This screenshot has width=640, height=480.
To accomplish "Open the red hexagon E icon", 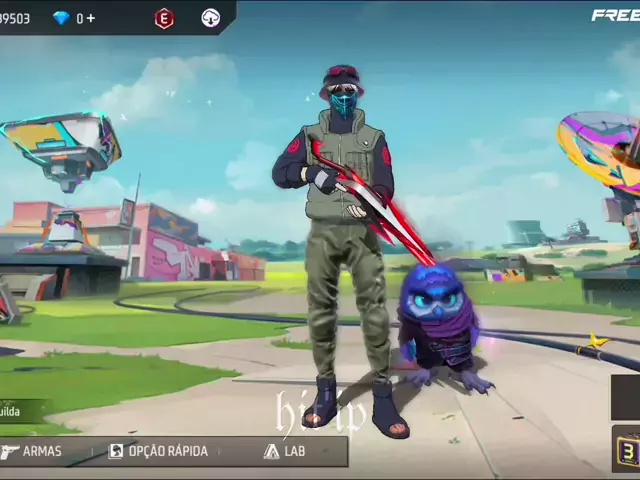I will (164, 18).
